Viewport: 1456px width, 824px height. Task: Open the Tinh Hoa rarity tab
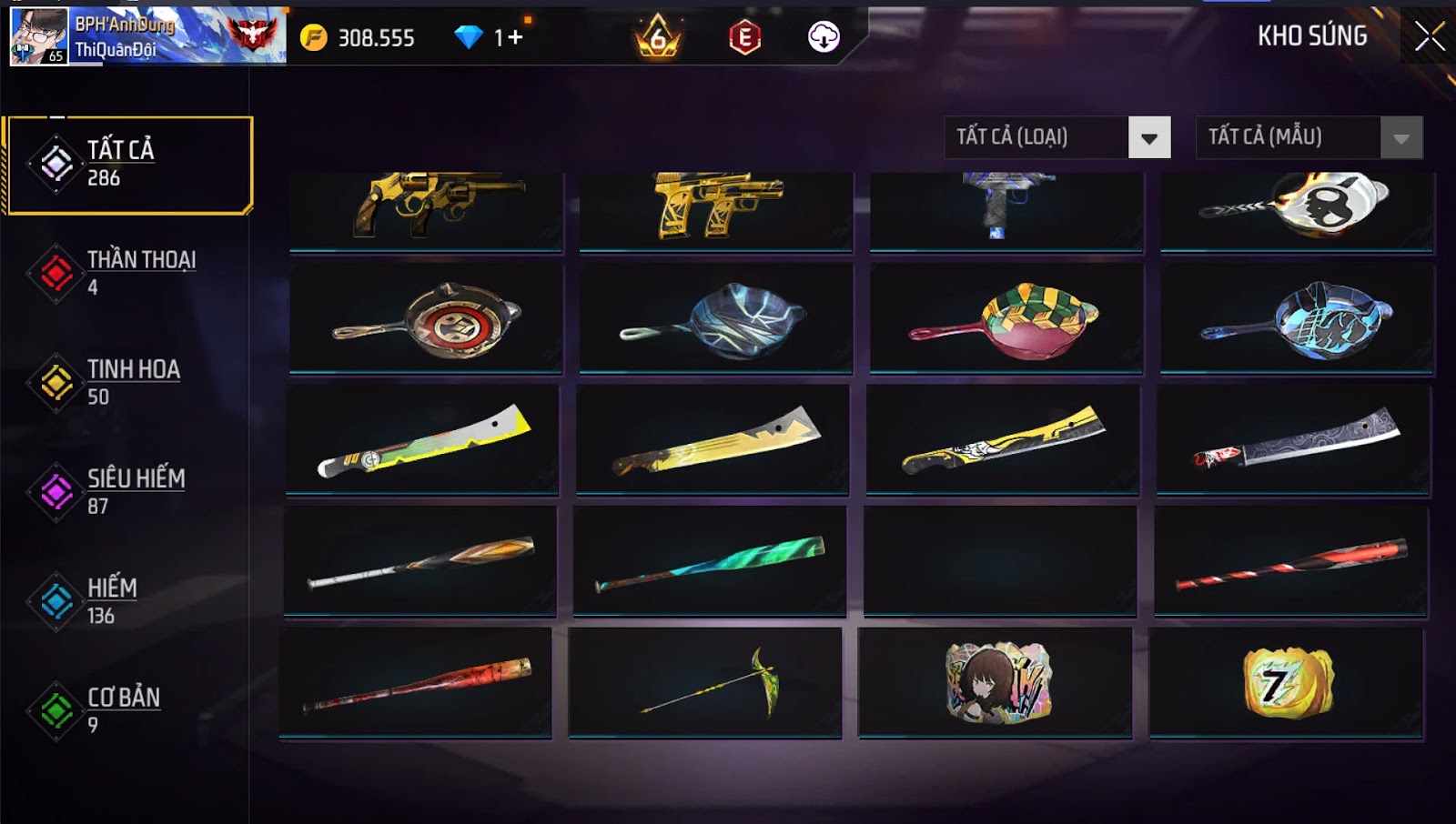point(127,382)
